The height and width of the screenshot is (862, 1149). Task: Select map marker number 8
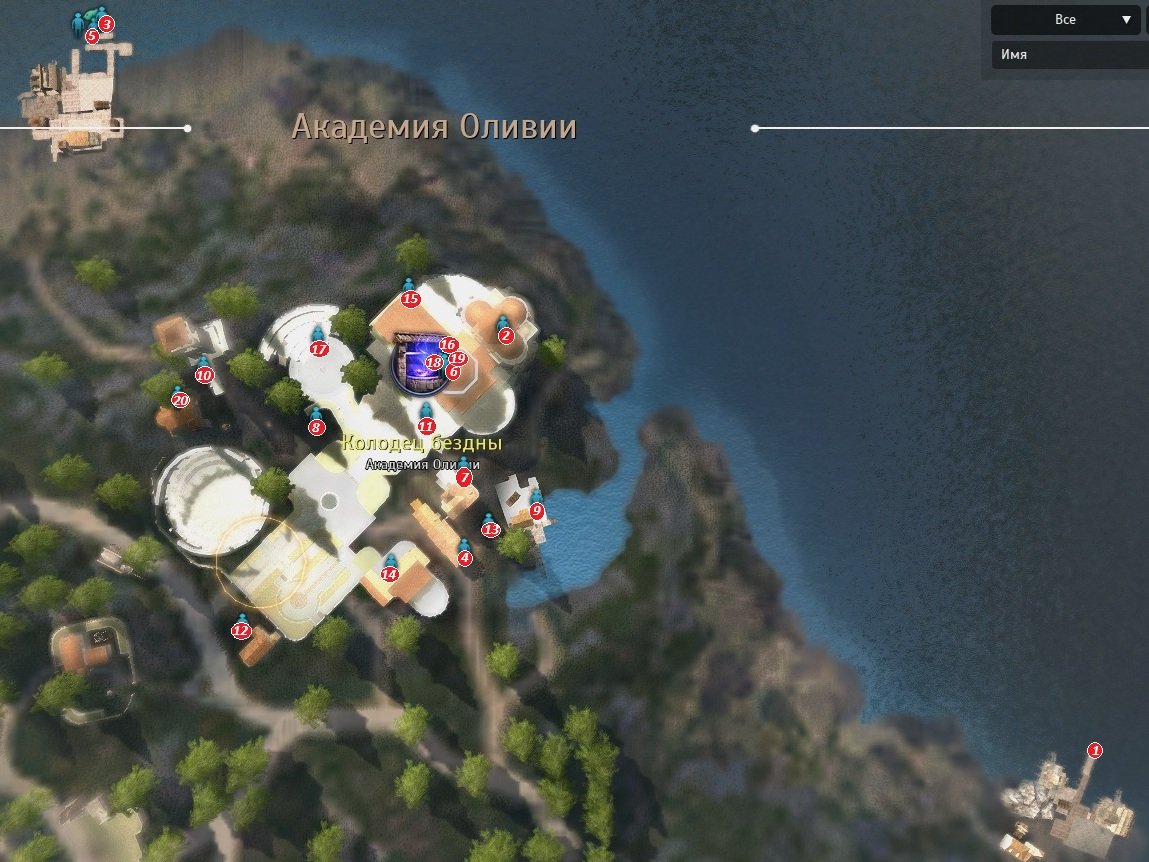coord(316,428)
